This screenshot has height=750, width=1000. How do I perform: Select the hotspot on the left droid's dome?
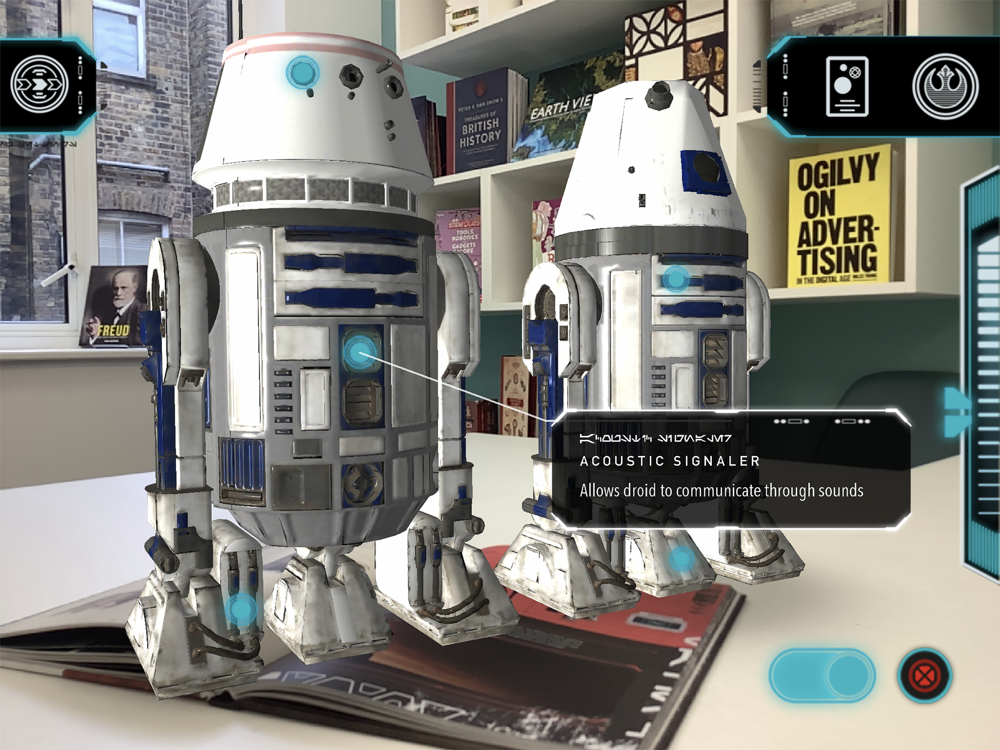(302, 72)
